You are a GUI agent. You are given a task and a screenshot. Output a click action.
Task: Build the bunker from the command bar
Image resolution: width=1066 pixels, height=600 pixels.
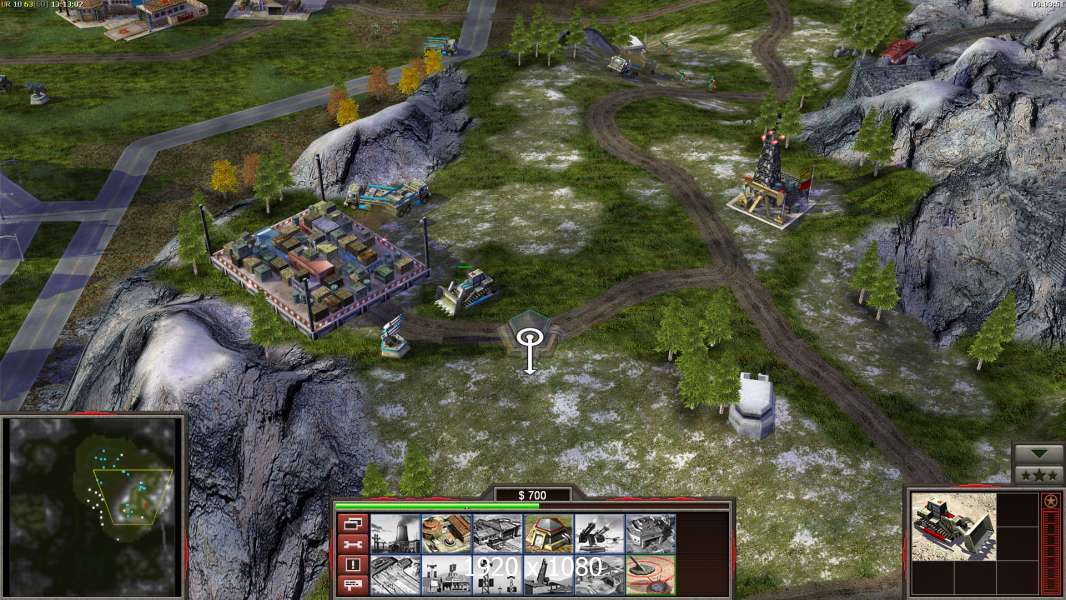click(548, 533)
